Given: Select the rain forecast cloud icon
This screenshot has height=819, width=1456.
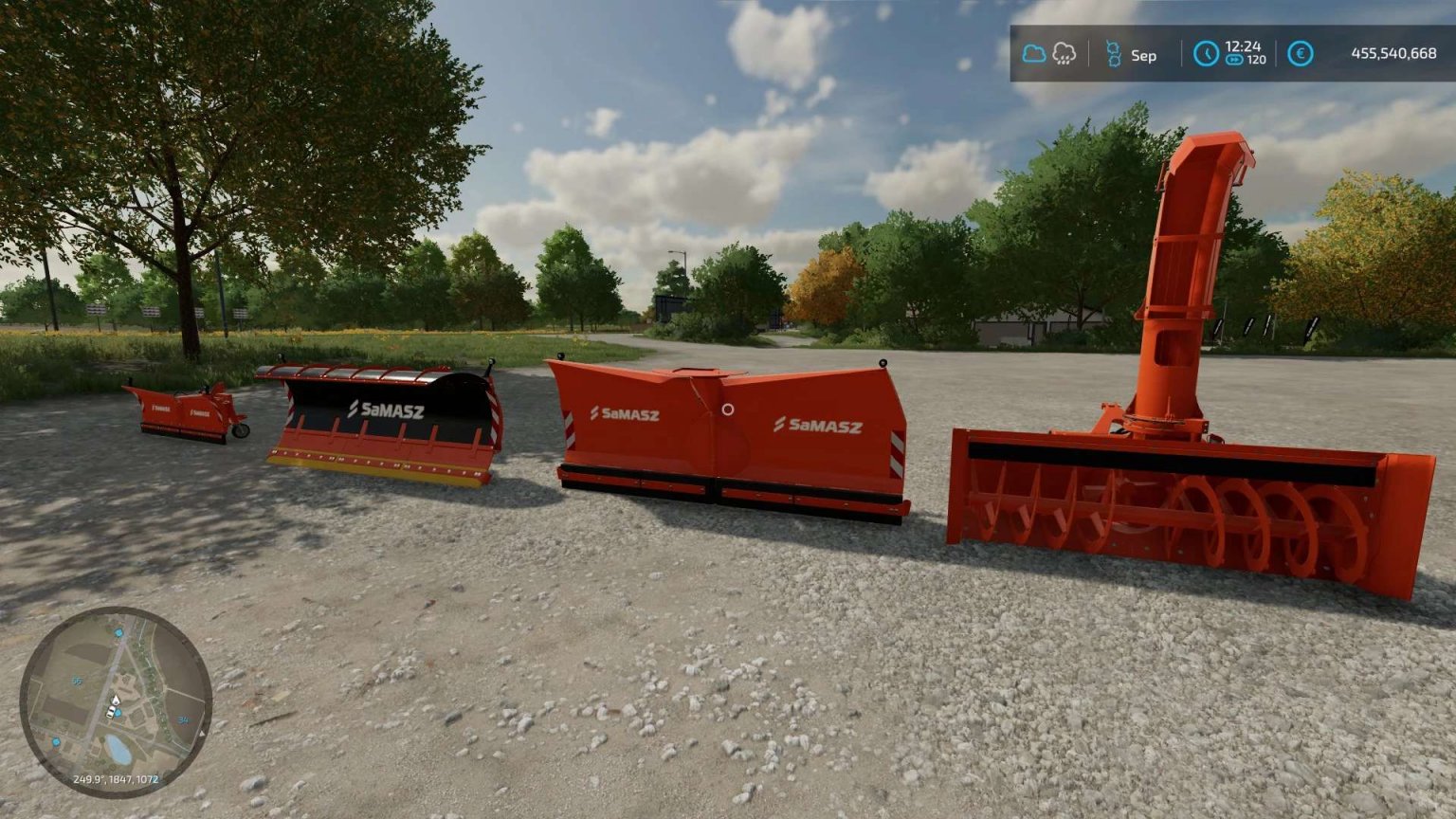Looking at the screenshot, I should (x=1065, y=54).
